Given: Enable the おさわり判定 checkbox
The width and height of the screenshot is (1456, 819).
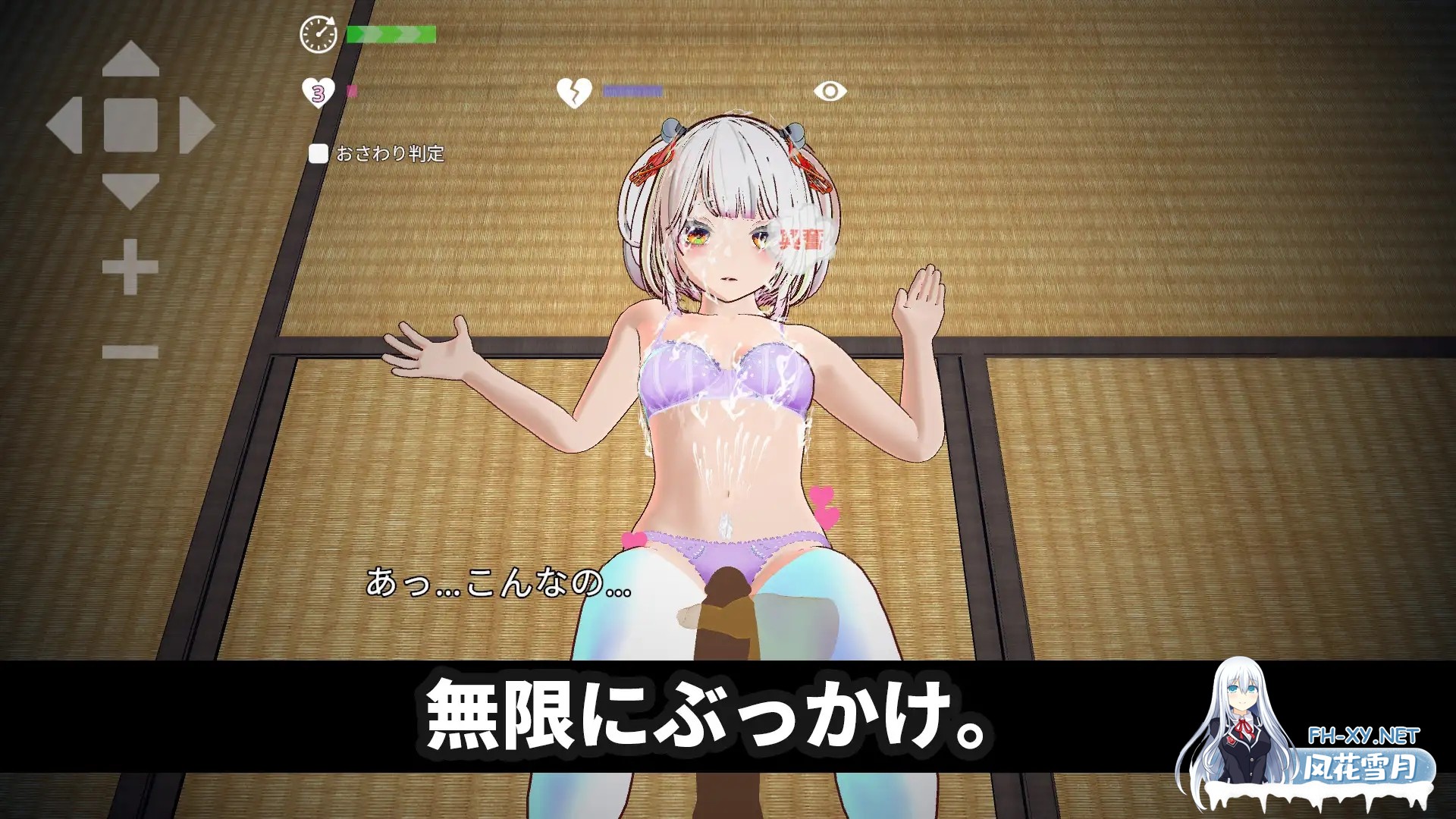Looking at the screenshot, I should pos(317,152).
